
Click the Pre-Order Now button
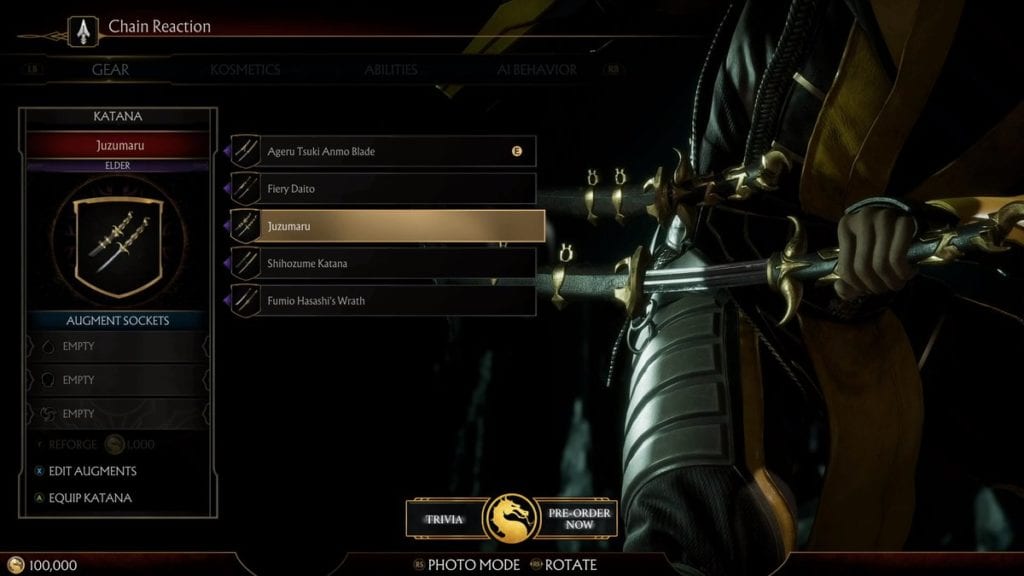579,518
